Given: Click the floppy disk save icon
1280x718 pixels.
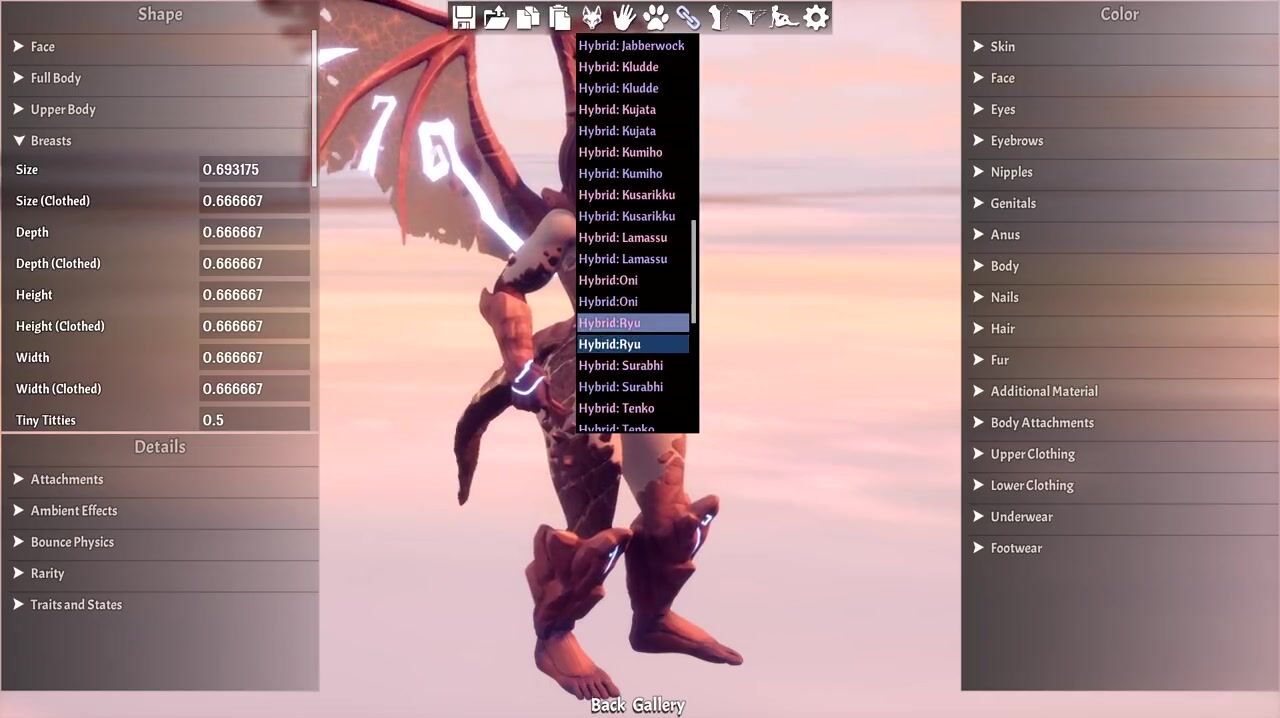Looking at the screenshot, I should click(x=463, y=17).
